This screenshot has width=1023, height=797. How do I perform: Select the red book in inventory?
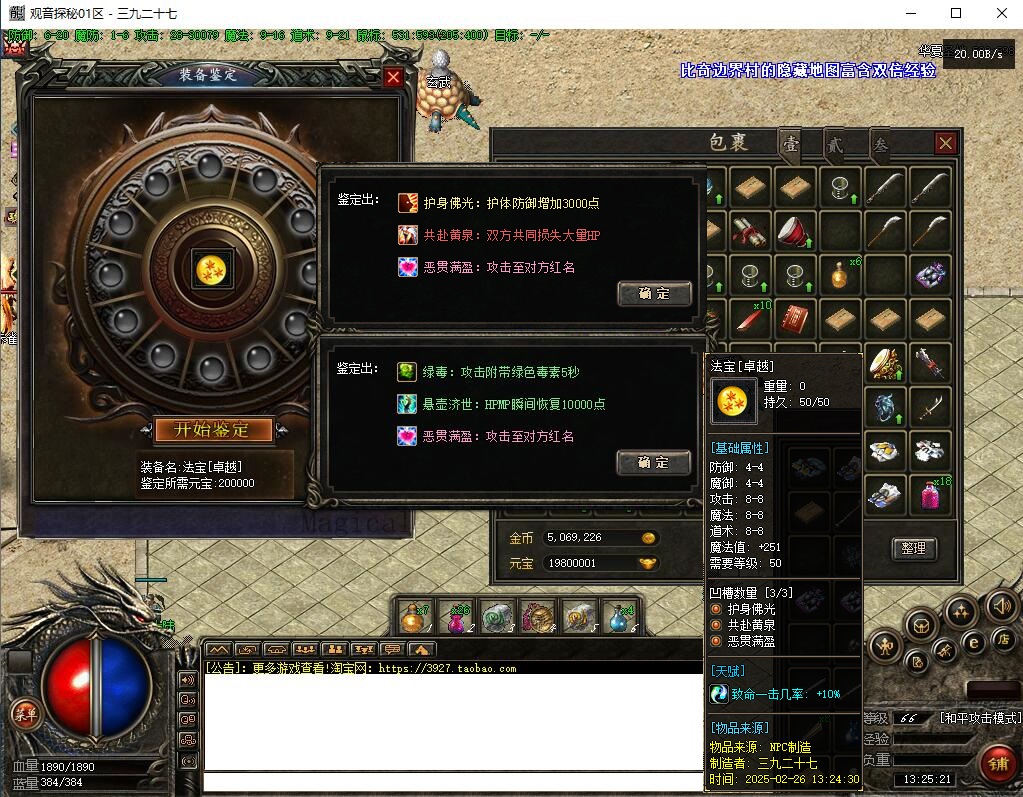click(x=794, y=320)
